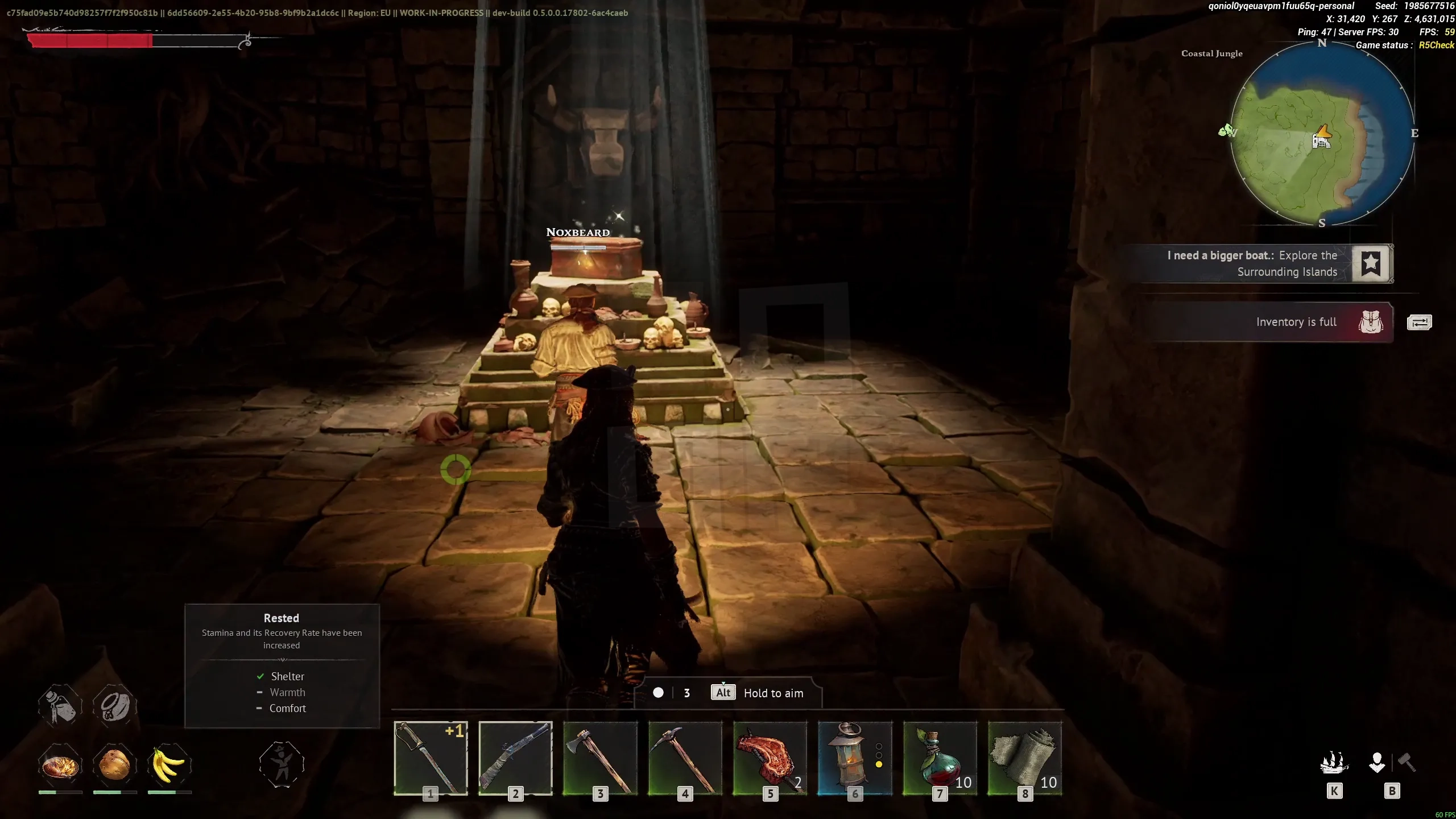Choose the healing potion in slot 7
Viewport: 1456px width, 819px height.
tap(939, 759)
